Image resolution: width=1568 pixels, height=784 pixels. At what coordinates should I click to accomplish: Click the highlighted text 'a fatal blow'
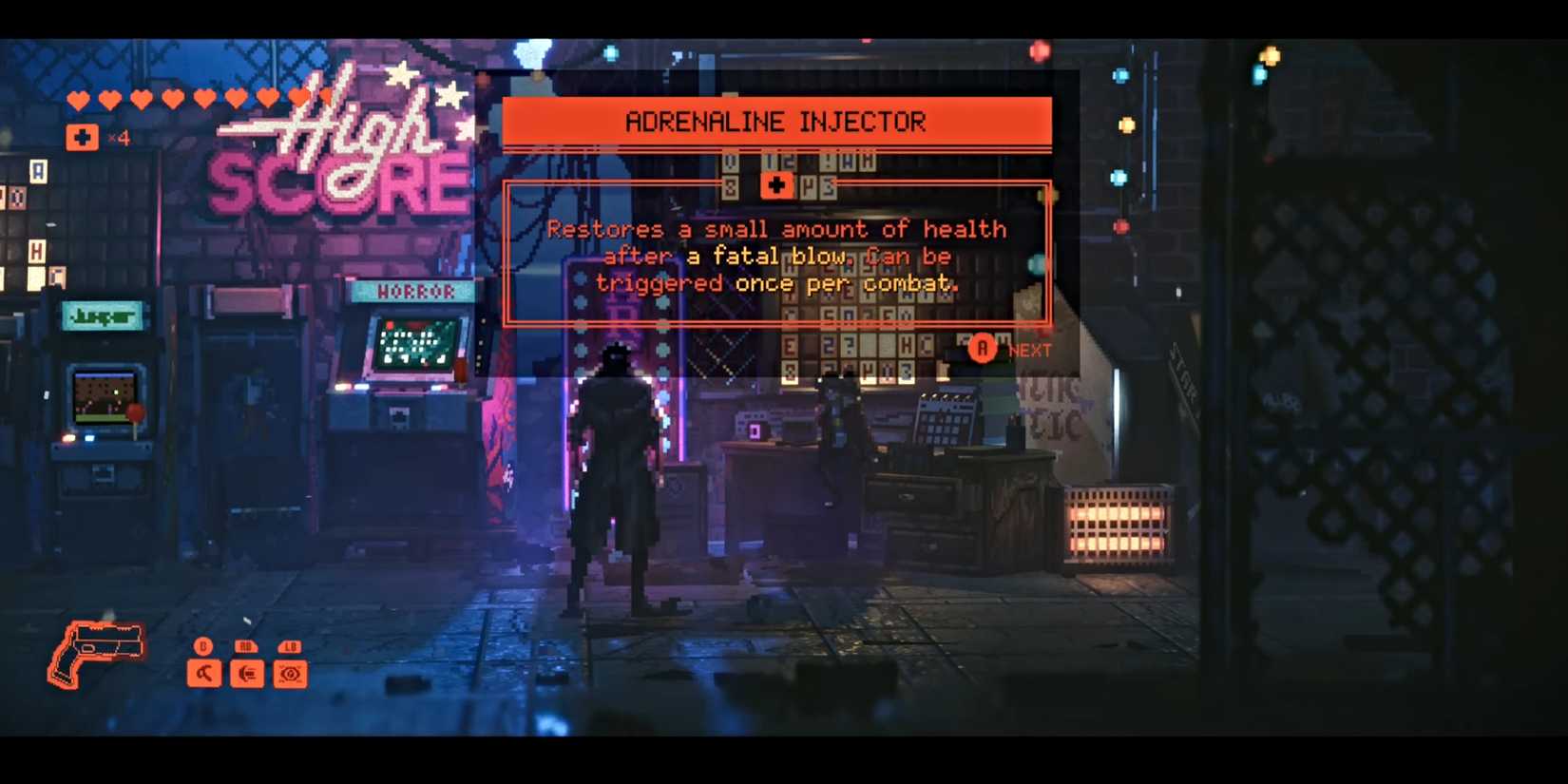pos(766,256)
